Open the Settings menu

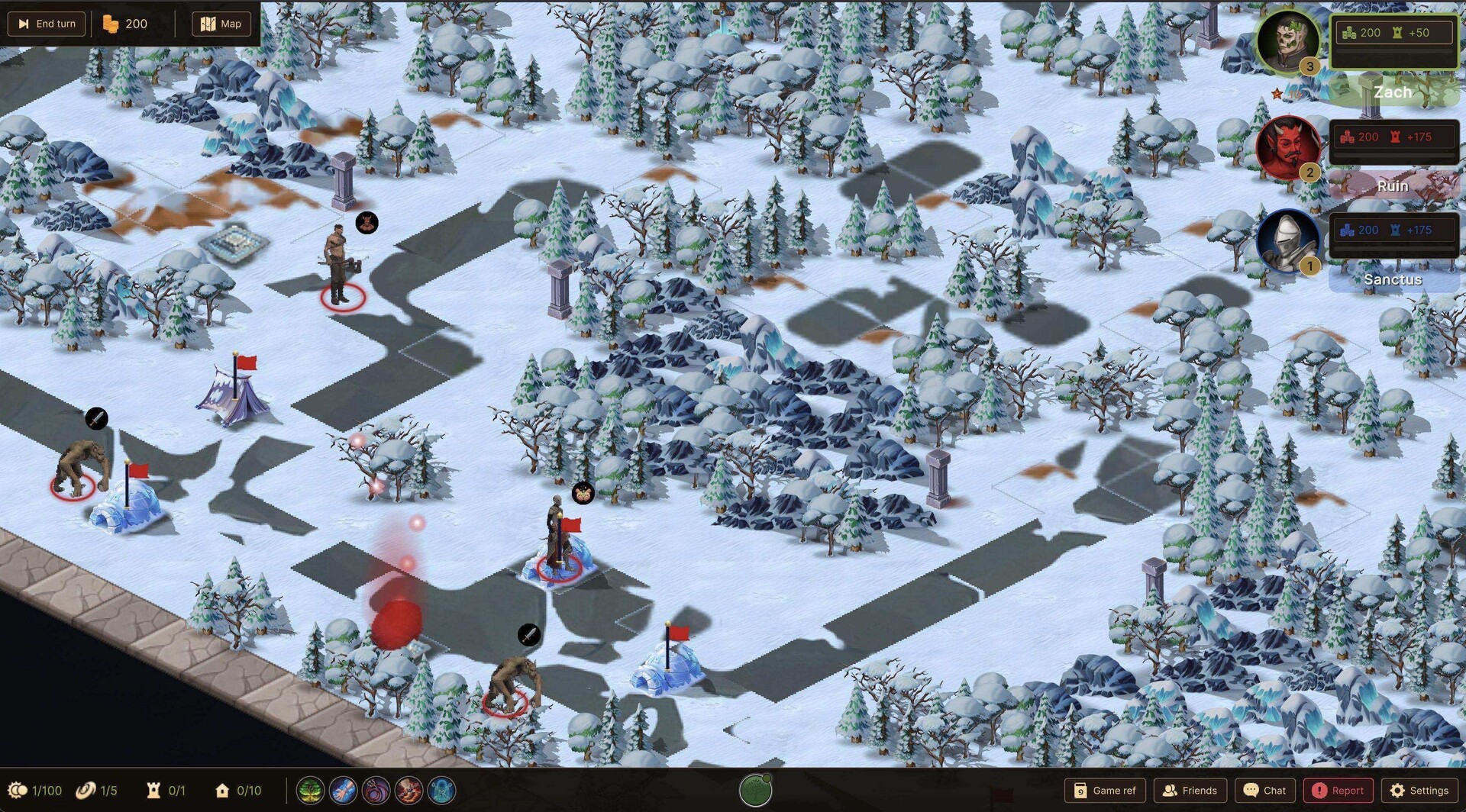pyautogui.click(x=1419, y=791)
